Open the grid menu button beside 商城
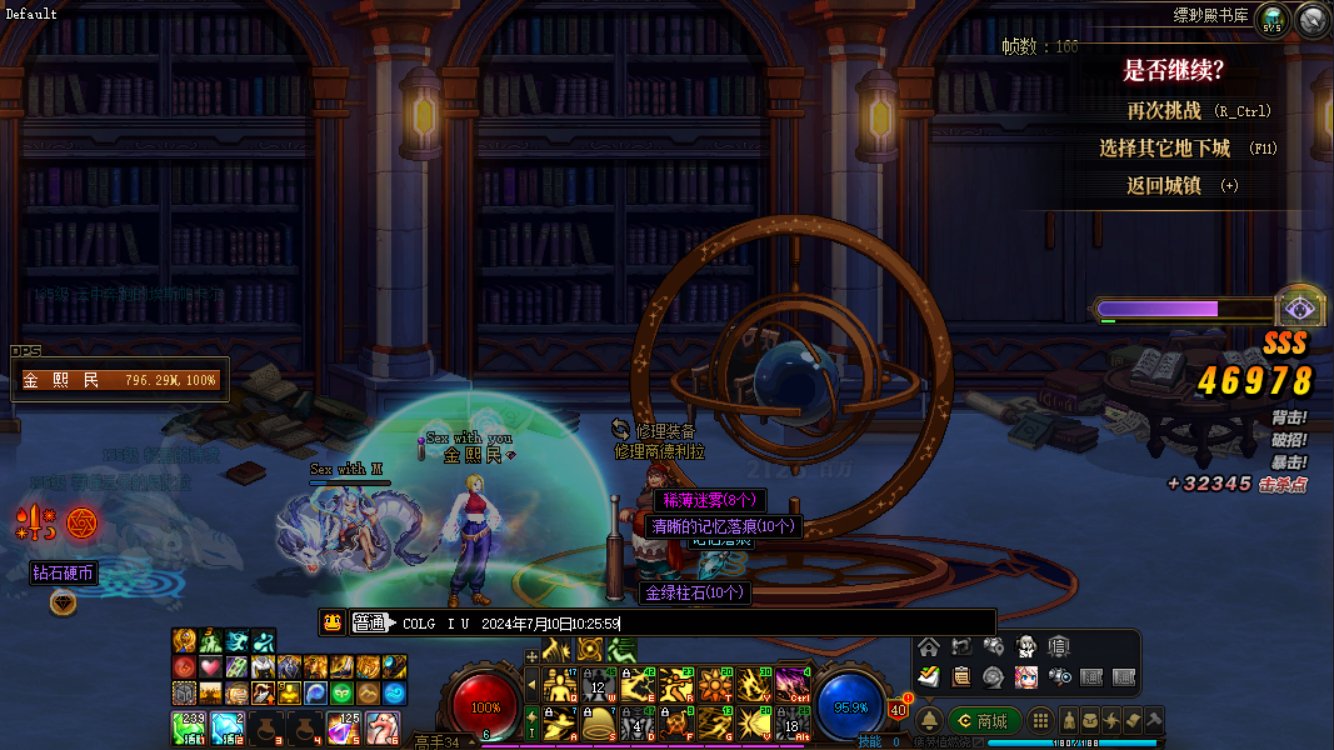The image size is (1334, 750). click(1041, 720)
